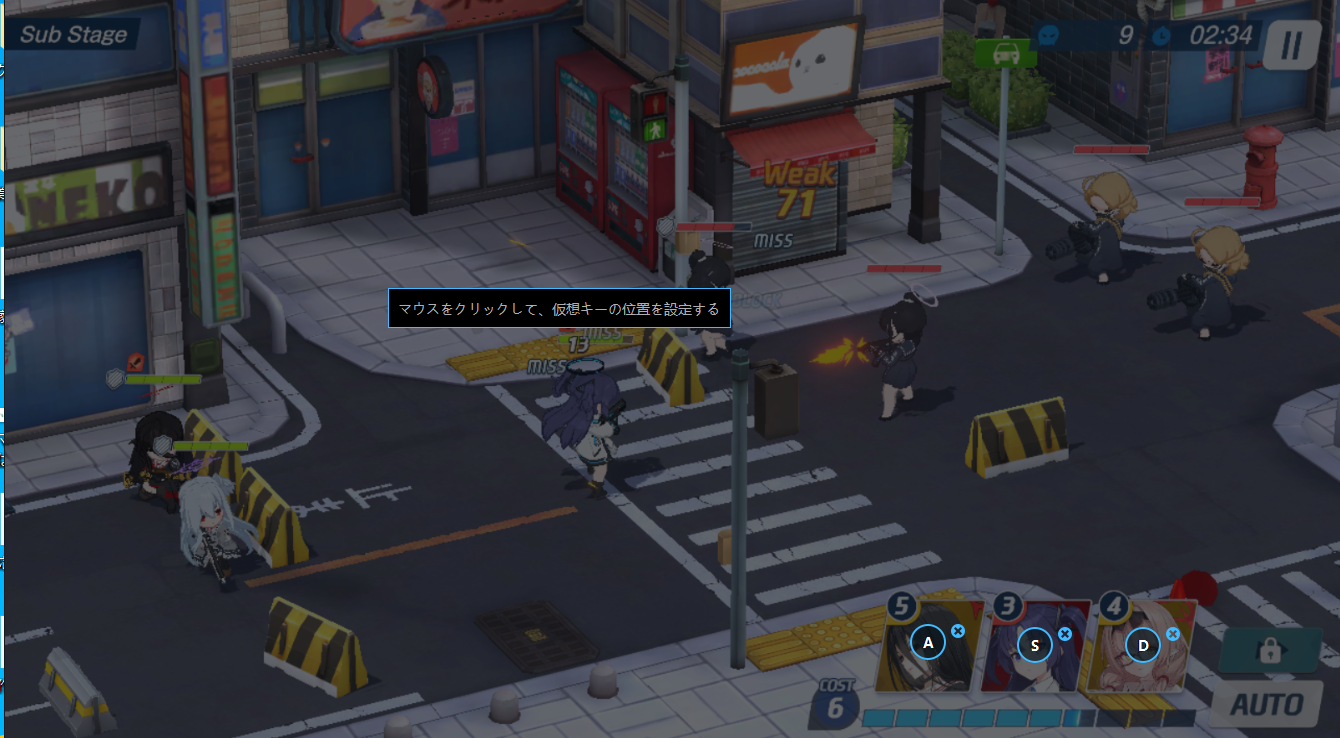Remove the A virtual key mapping
Viewport: 1340px width, 738px height.
[x=958, y=631]
